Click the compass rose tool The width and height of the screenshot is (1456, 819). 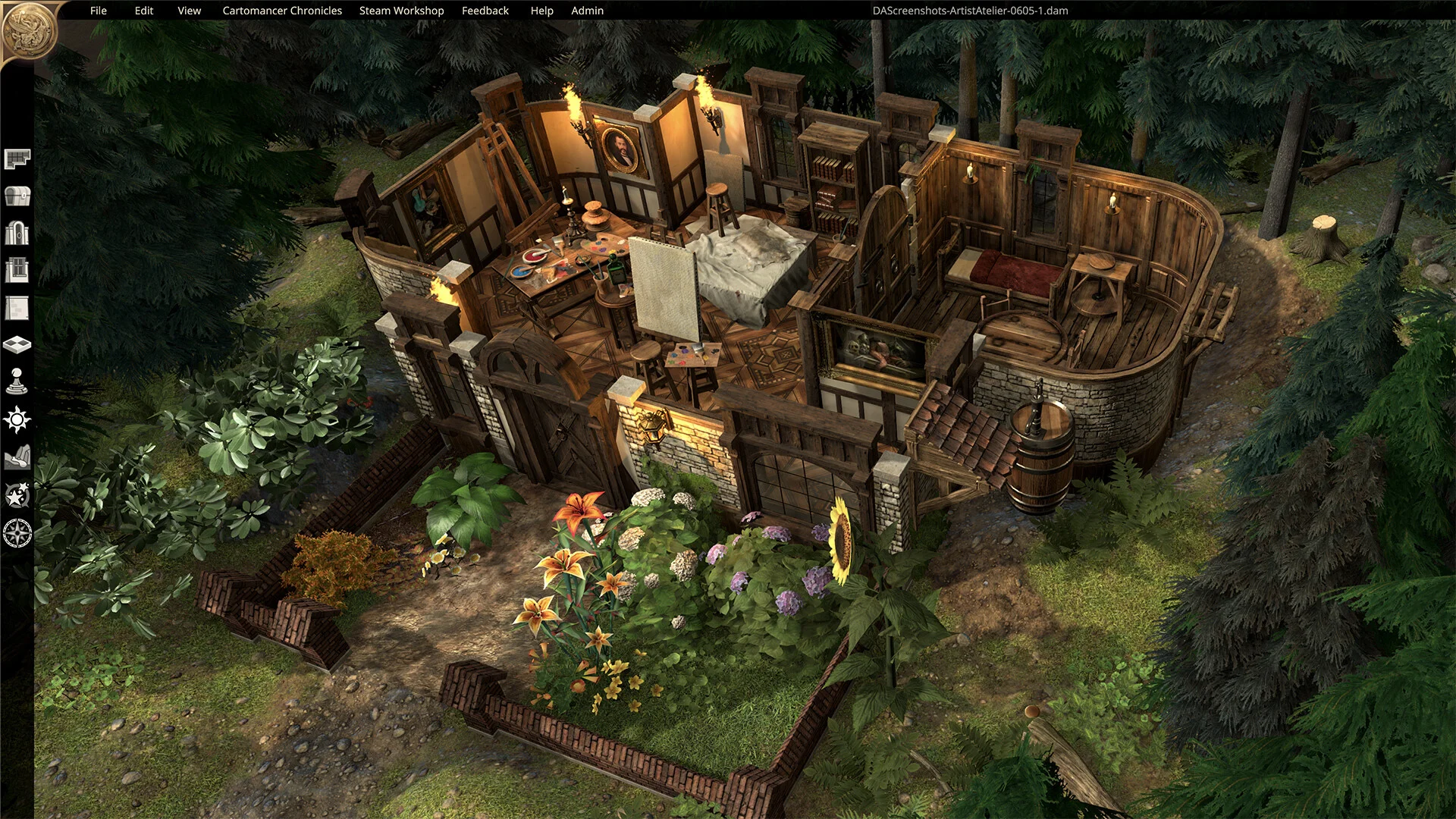click(17, 533)
